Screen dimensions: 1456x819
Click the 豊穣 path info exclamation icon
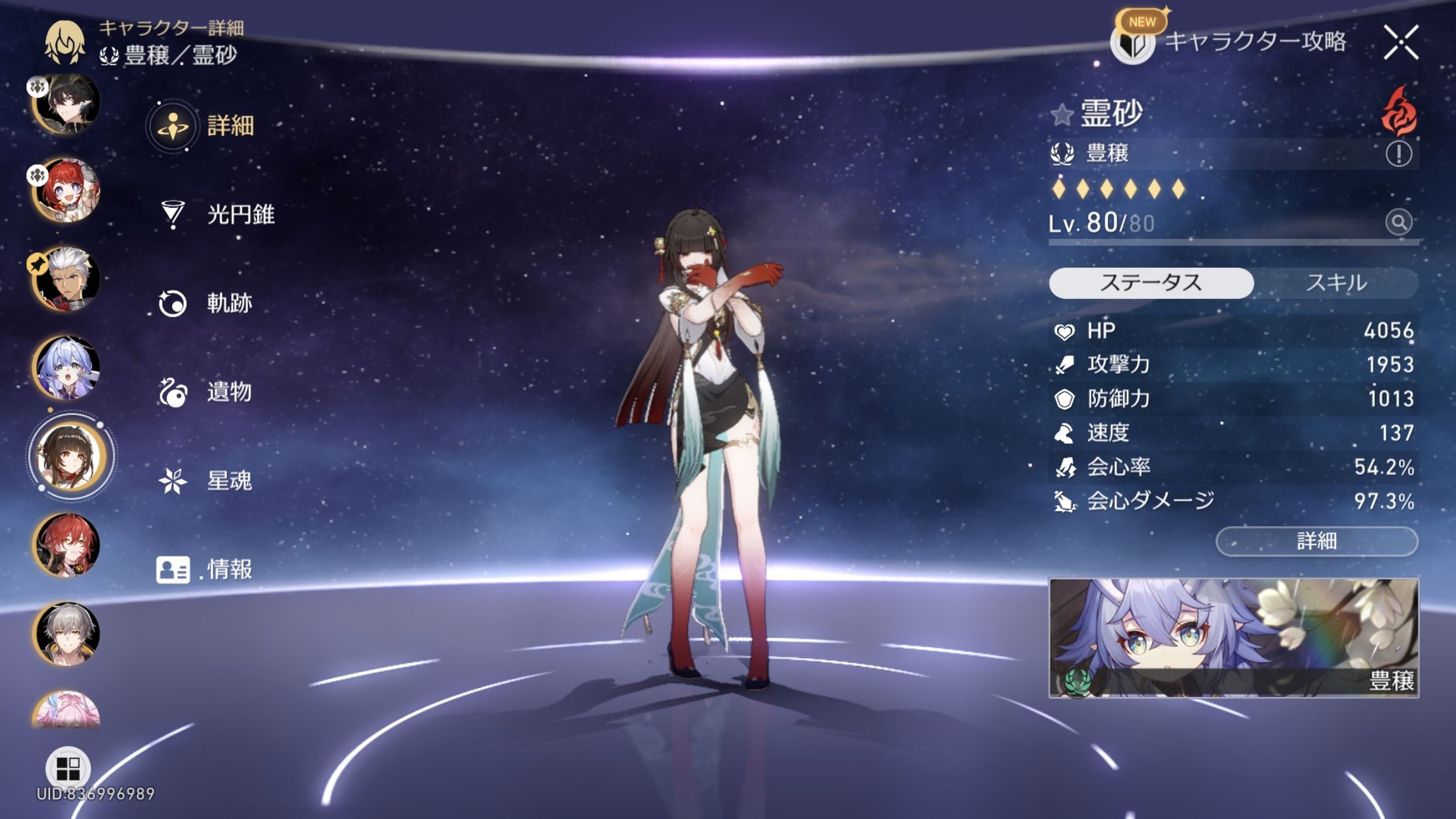coord(1398,154)
